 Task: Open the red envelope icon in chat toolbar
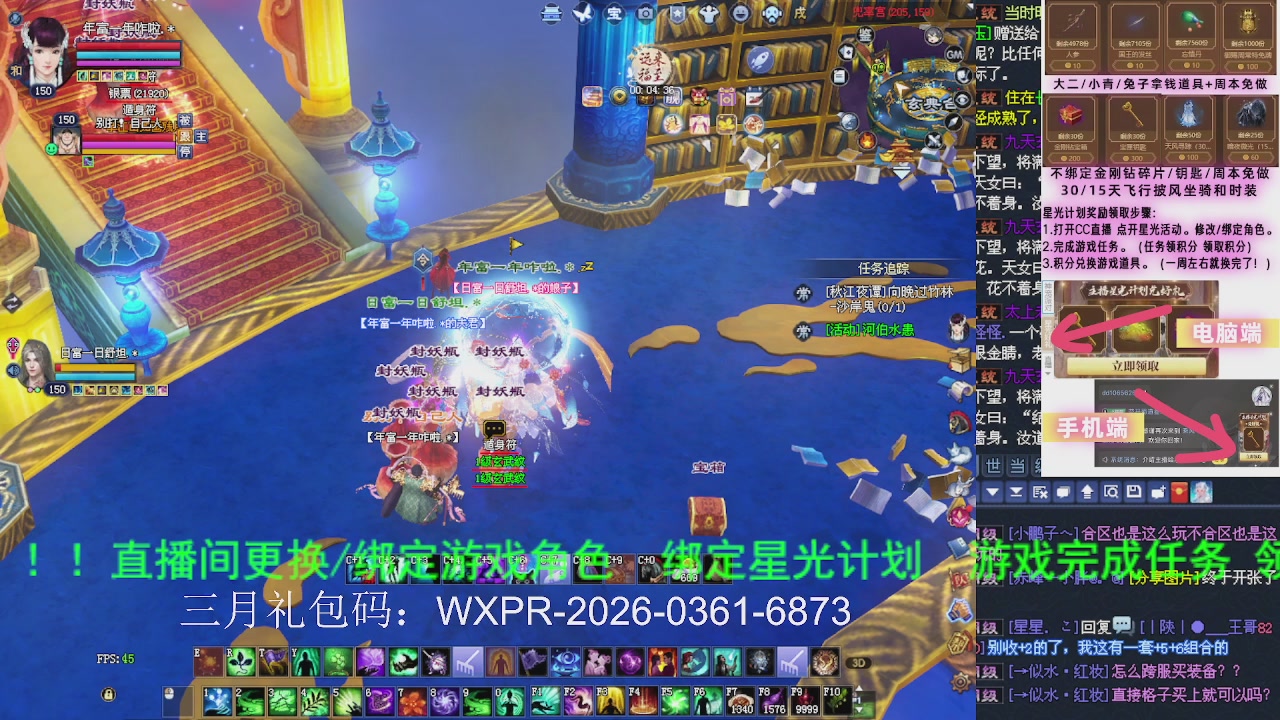click(x=1178, y=493)
